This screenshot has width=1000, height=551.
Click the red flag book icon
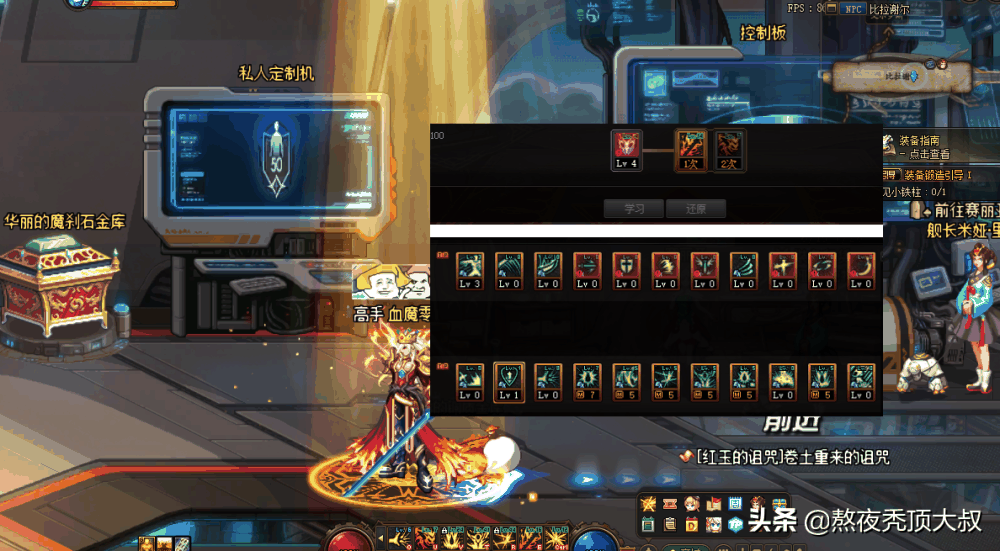714,504
